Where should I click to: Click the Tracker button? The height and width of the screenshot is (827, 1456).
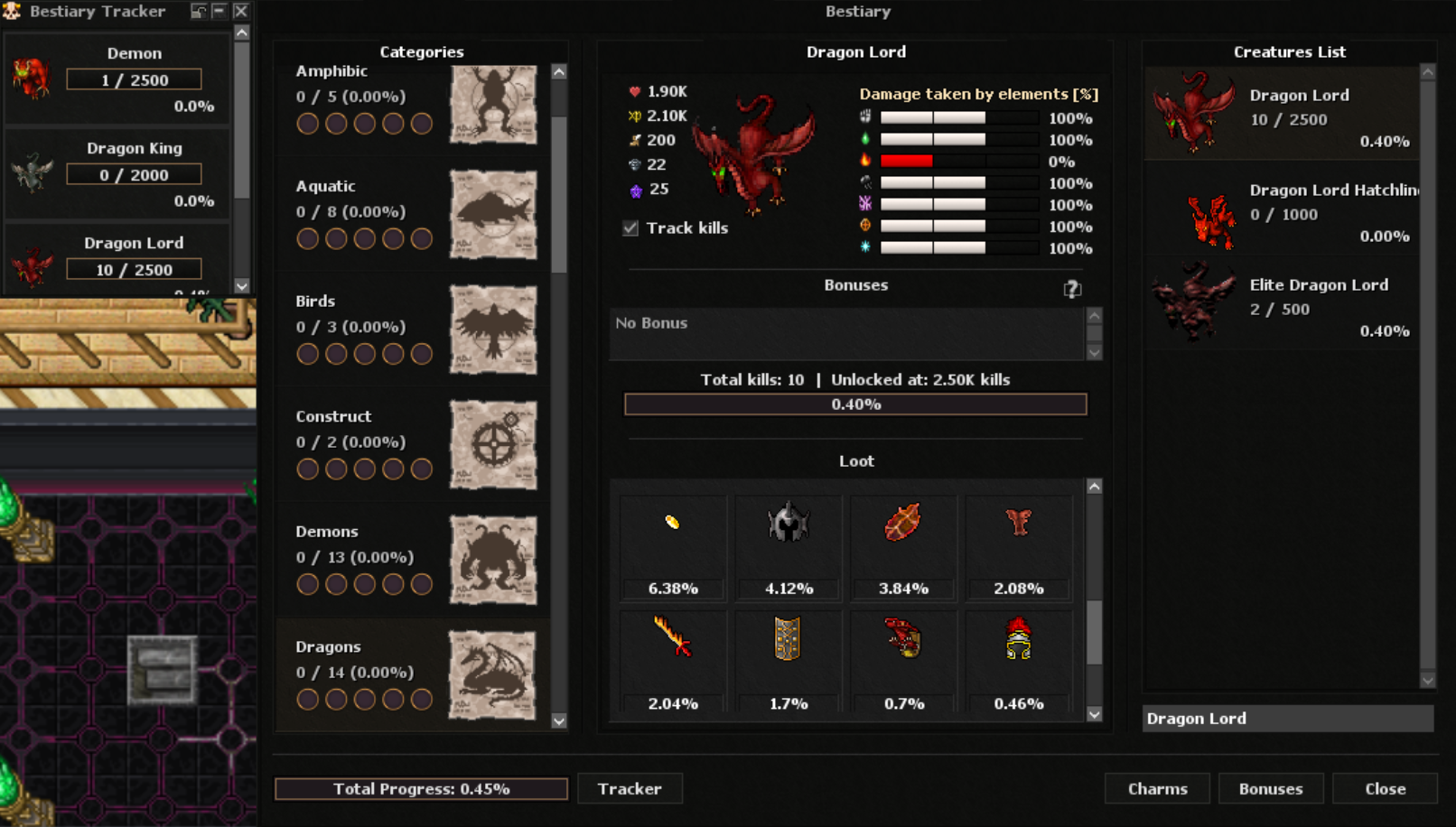point(630,788)
